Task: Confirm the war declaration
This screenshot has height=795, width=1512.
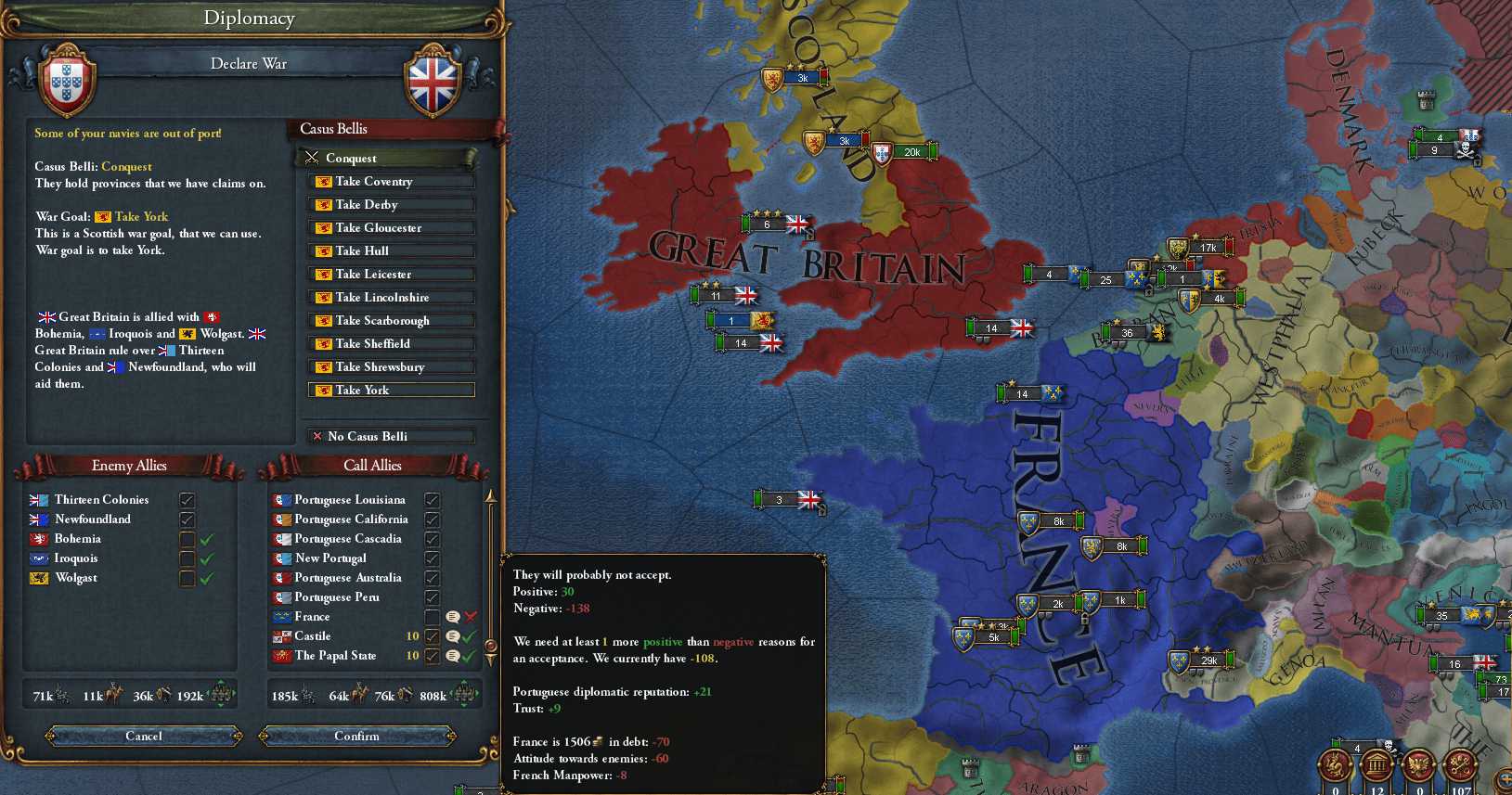Action: point(357,736)
